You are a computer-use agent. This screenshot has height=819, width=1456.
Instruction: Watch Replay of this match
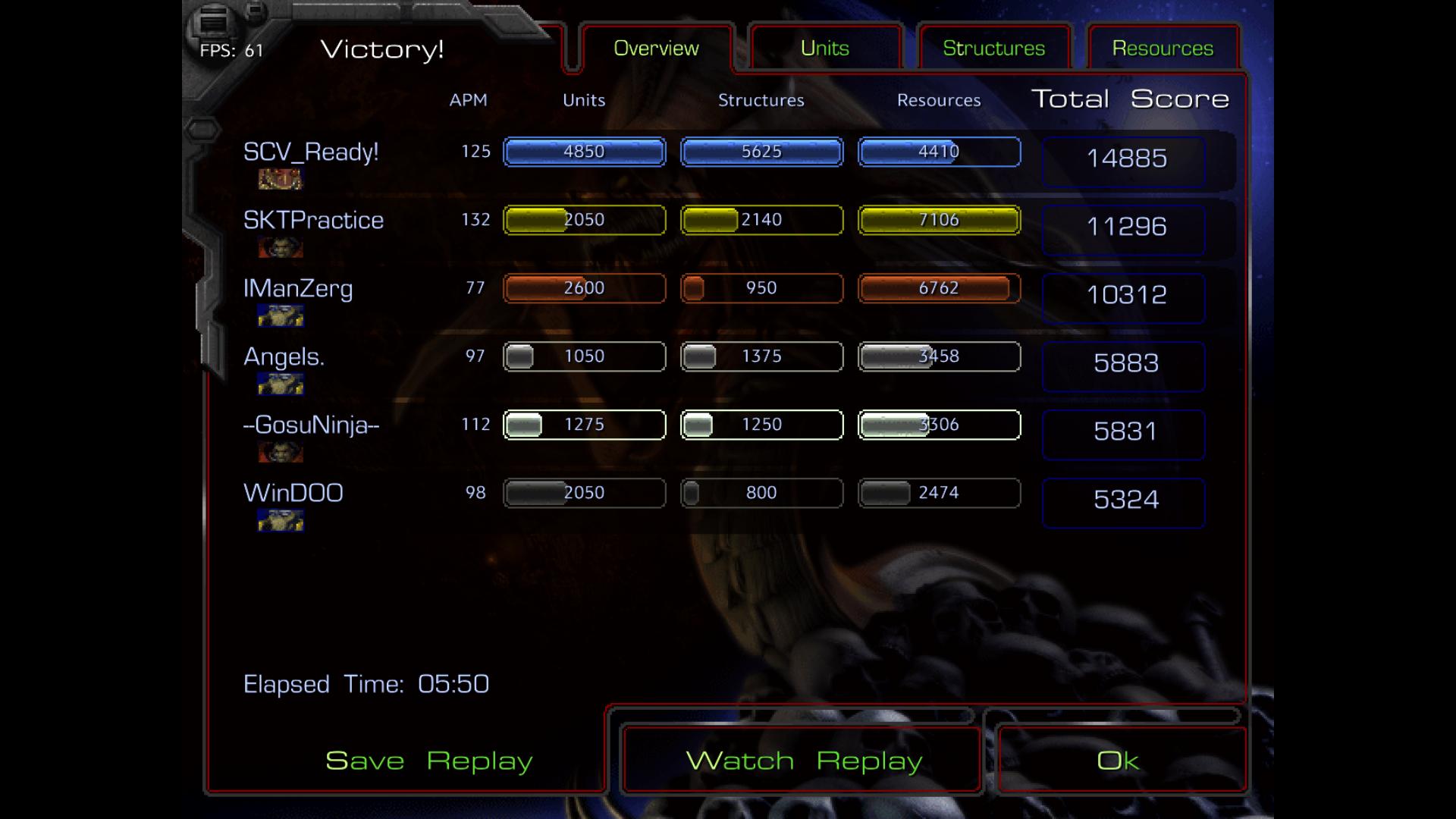pyautogui.click(x=803, y=761)
